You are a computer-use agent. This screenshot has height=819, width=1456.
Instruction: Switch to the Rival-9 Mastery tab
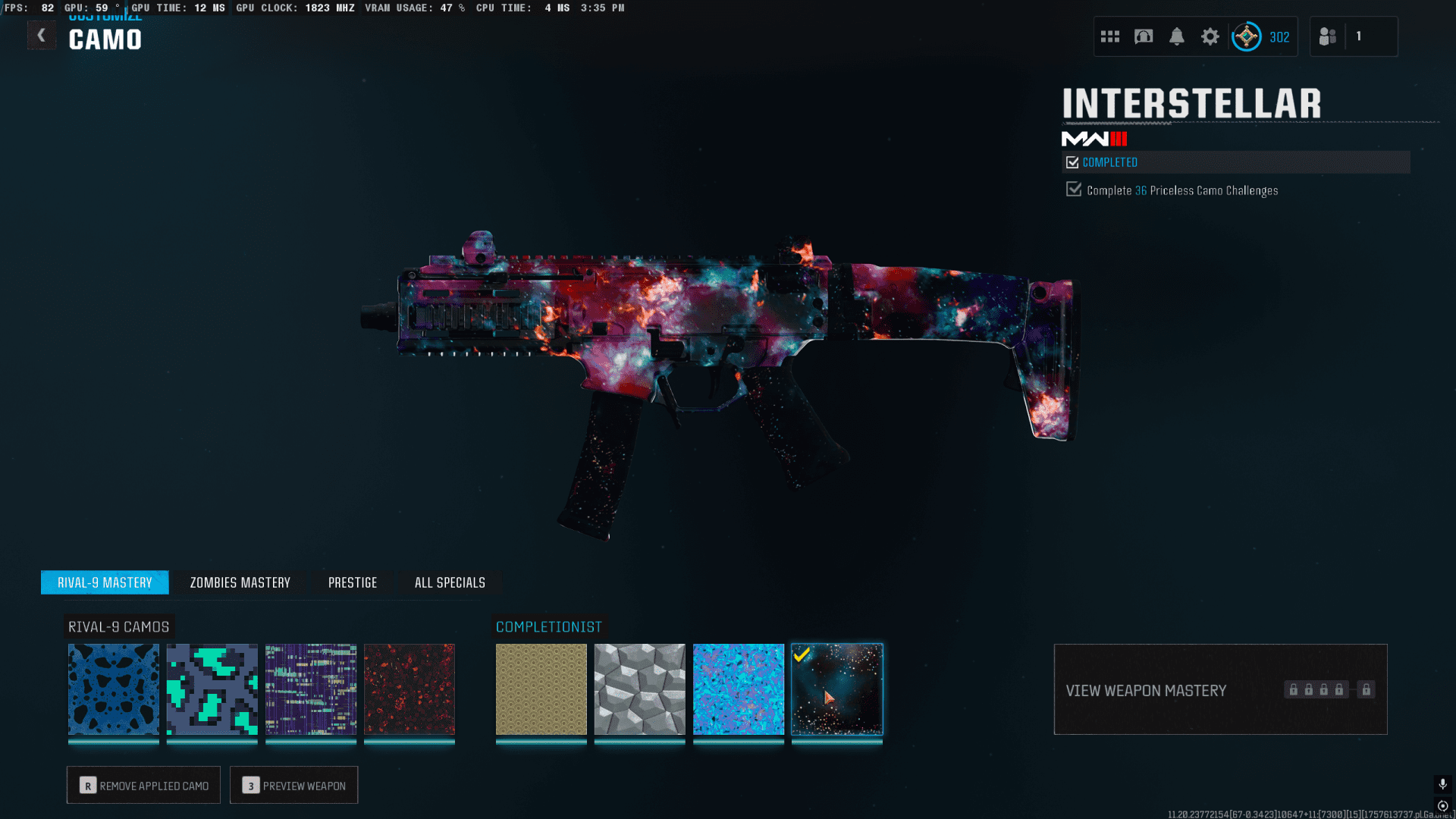pos(105,582)
